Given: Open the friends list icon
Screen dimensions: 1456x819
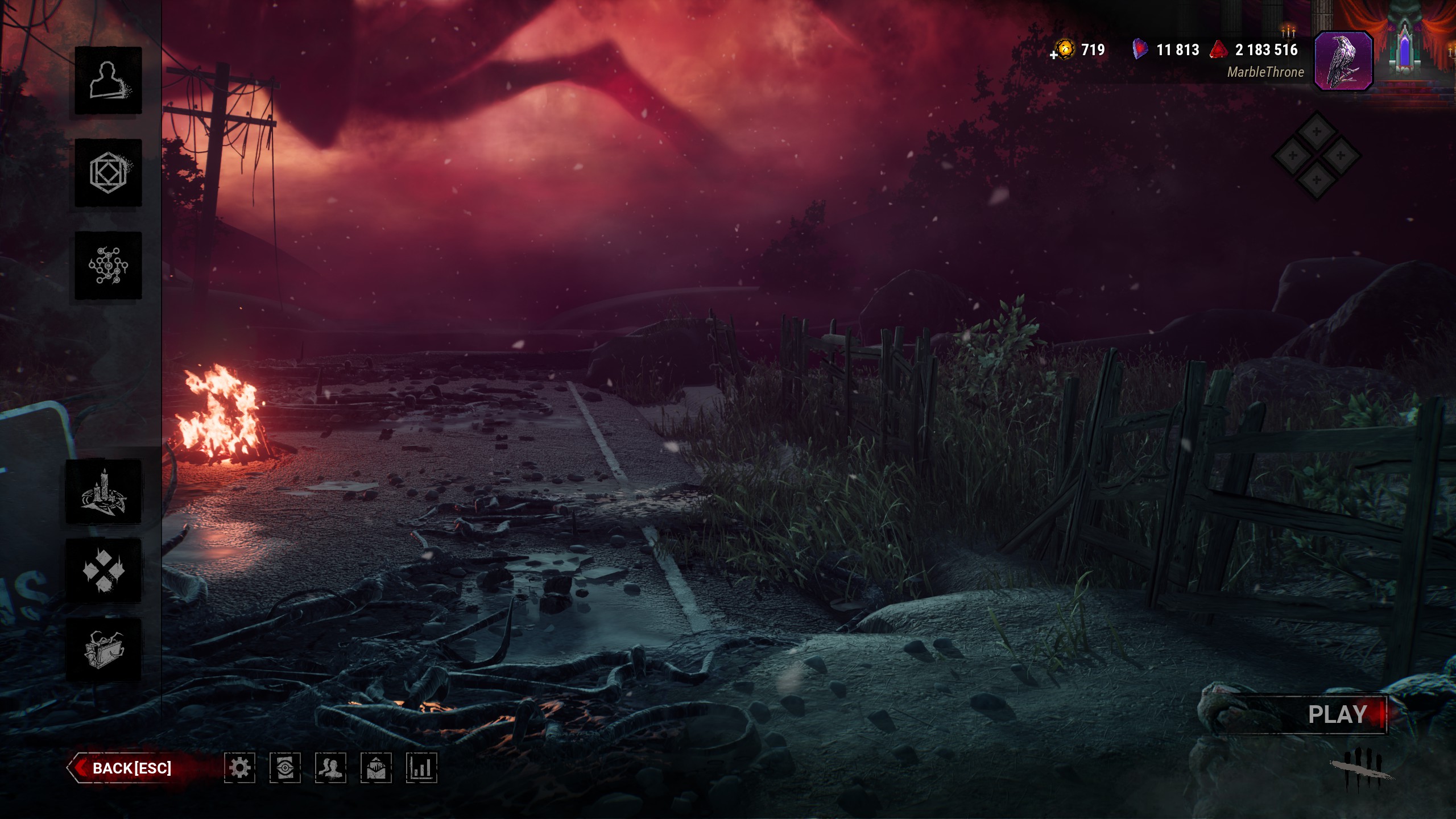Looking at the screenshot, I should coord(330,768).
